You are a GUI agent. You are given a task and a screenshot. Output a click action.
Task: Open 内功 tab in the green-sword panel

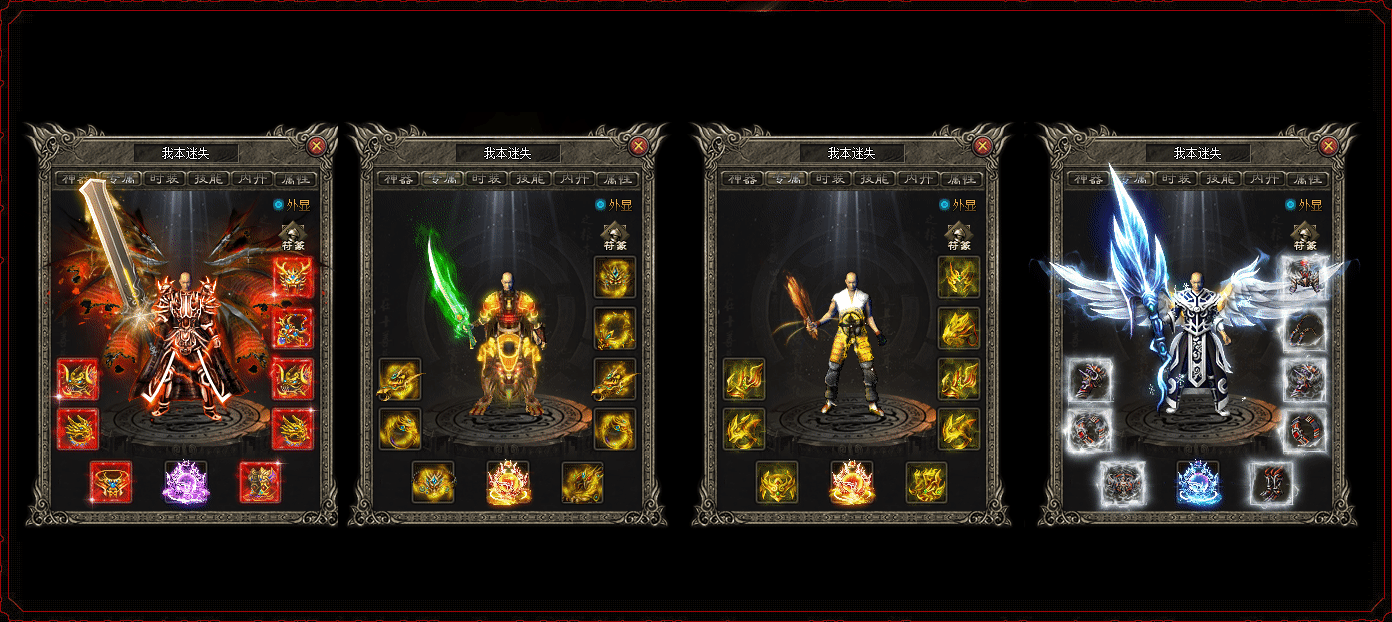pos(575,180)
